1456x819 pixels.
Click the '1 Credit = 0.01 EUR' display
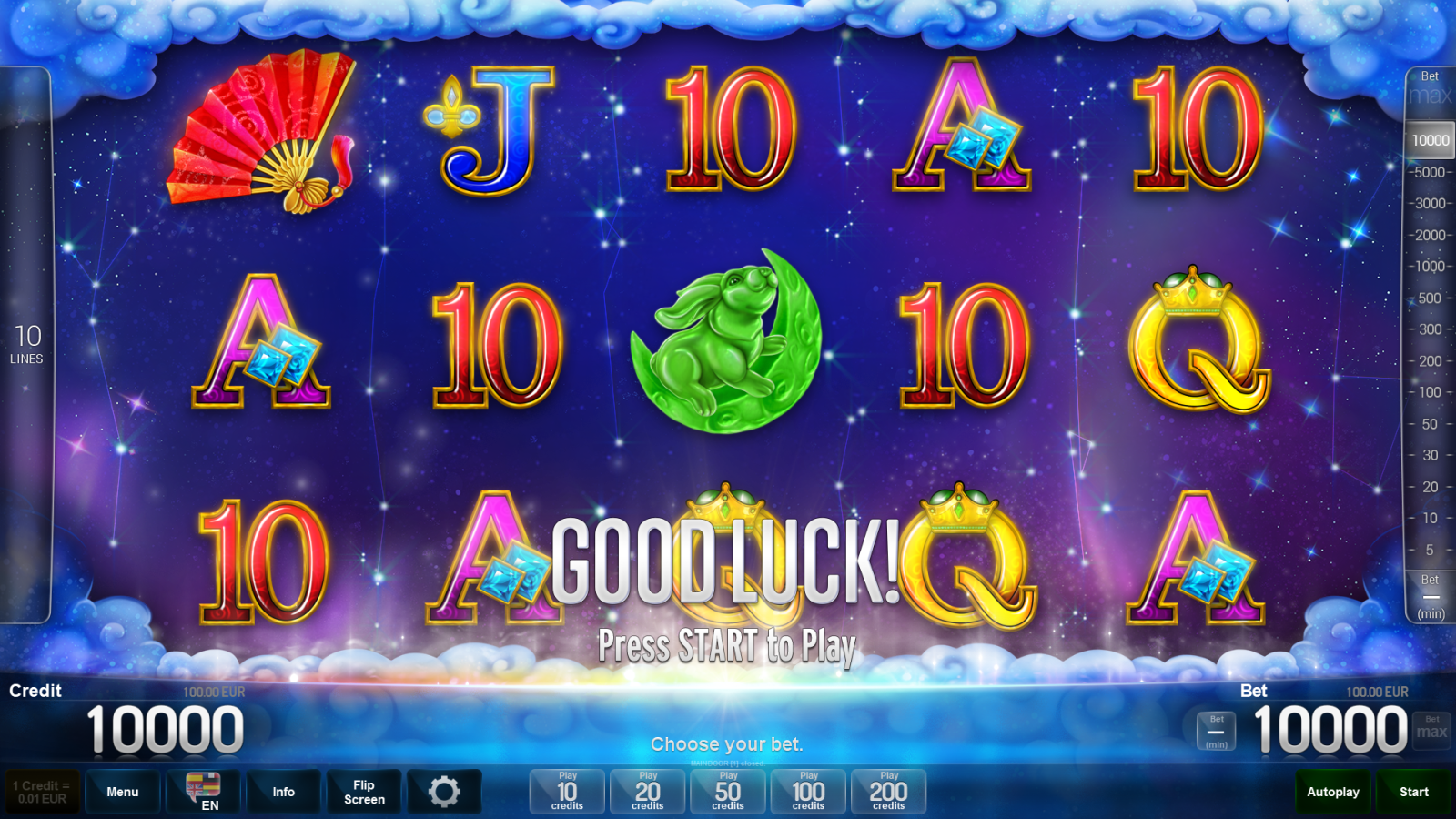(40, 792)
